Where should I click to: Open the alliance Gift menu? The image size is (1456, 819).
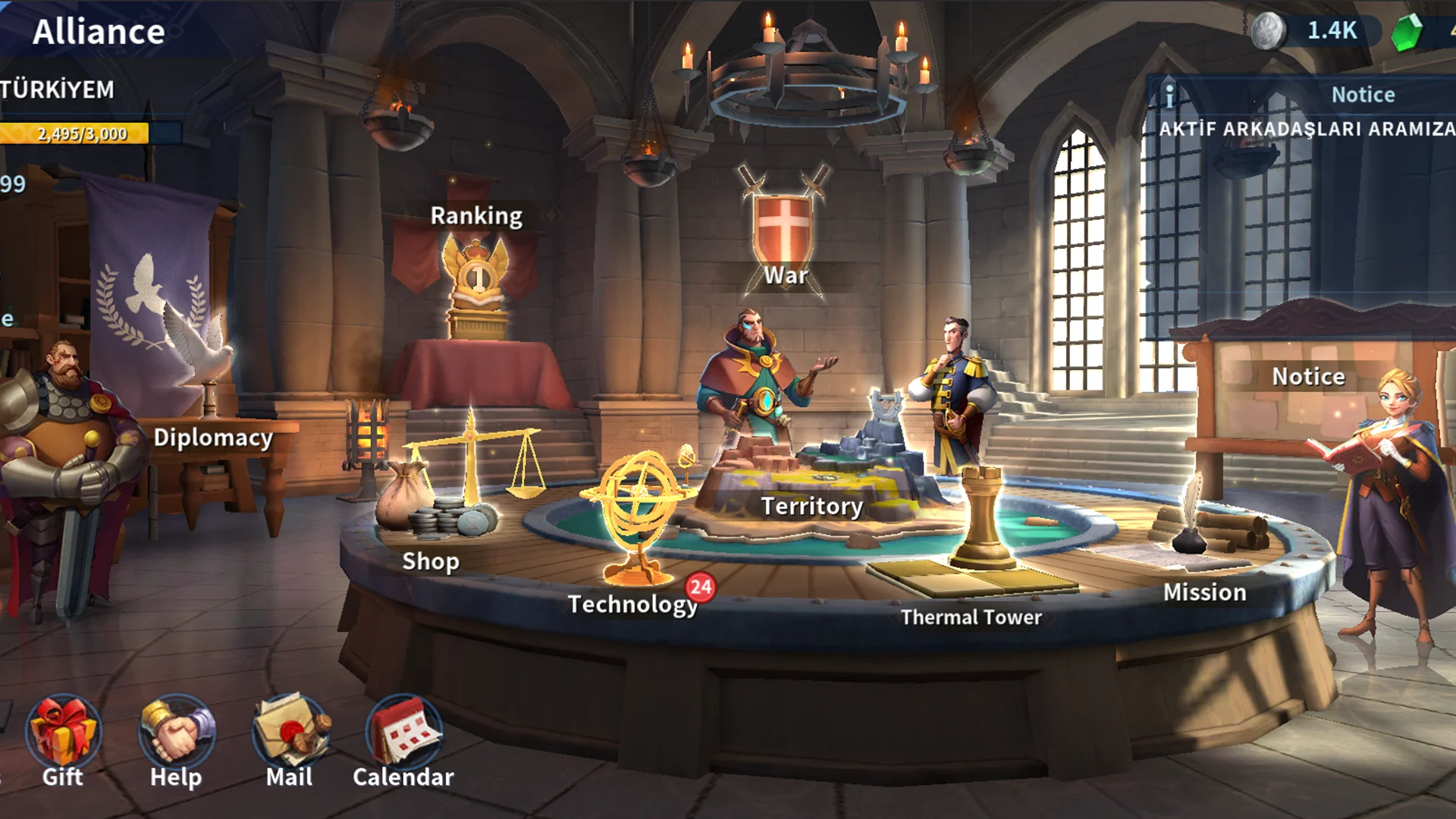63,733
